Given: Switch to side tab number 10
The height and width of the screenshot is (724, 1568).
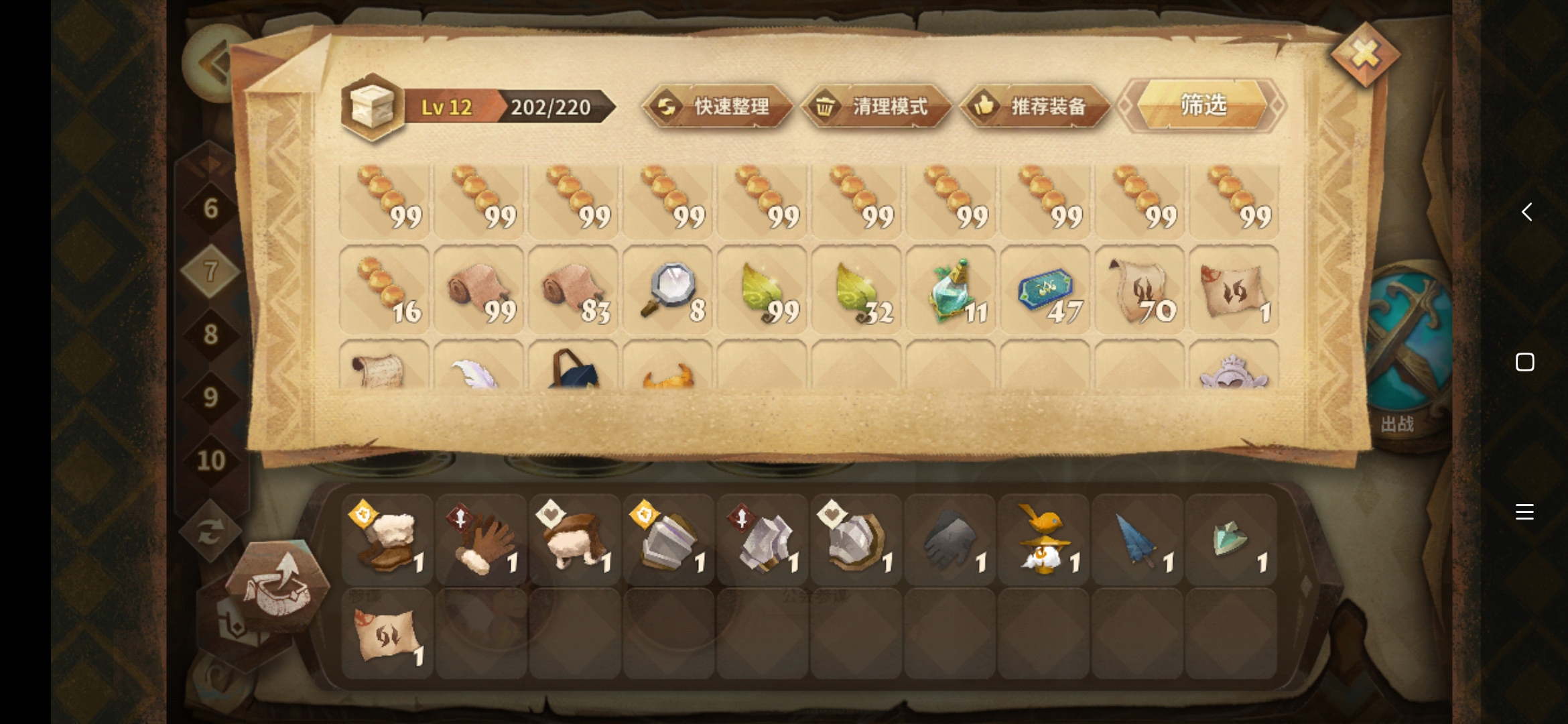Looking at the screenshot, I should click(x=210, y=460).
